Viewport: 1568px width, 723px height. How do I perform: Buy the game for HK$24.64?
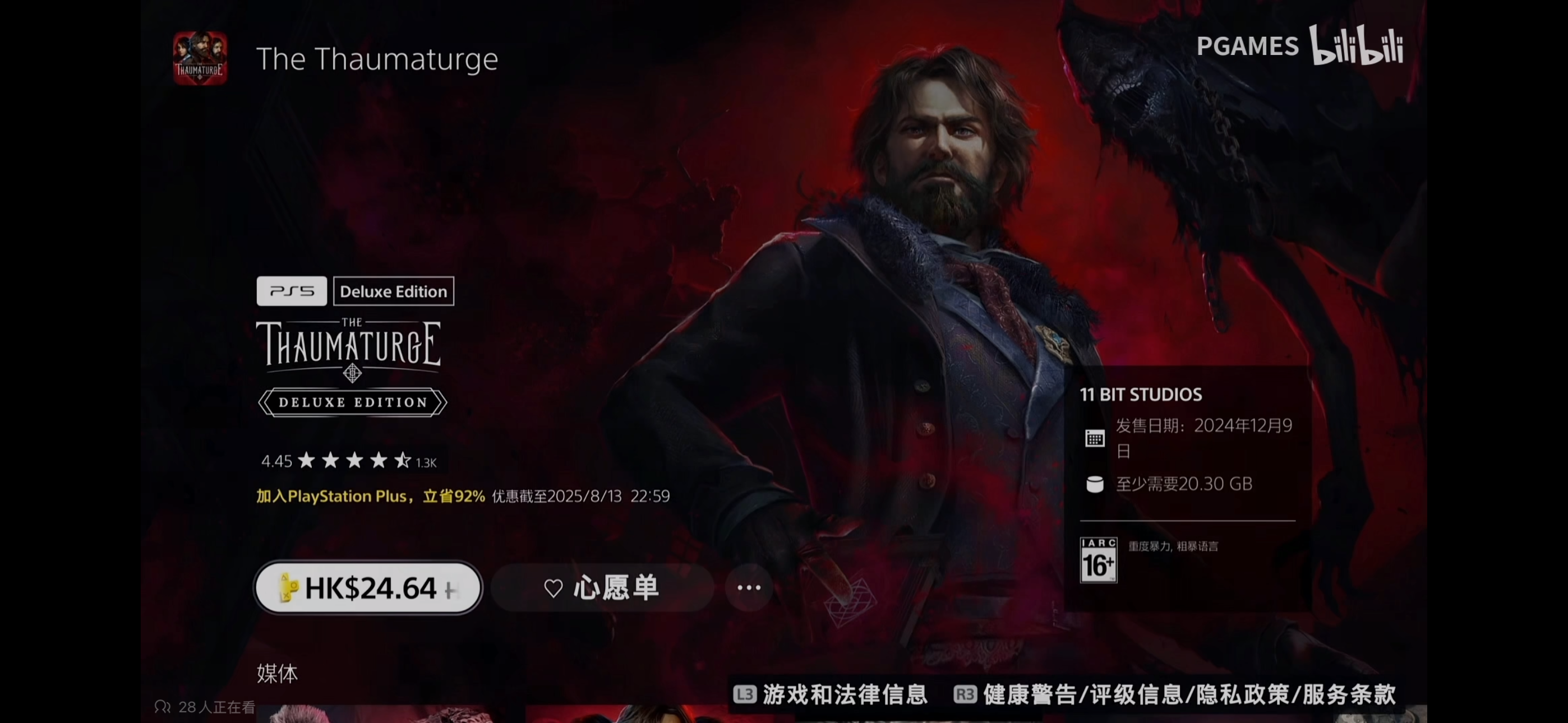point(368,588)
